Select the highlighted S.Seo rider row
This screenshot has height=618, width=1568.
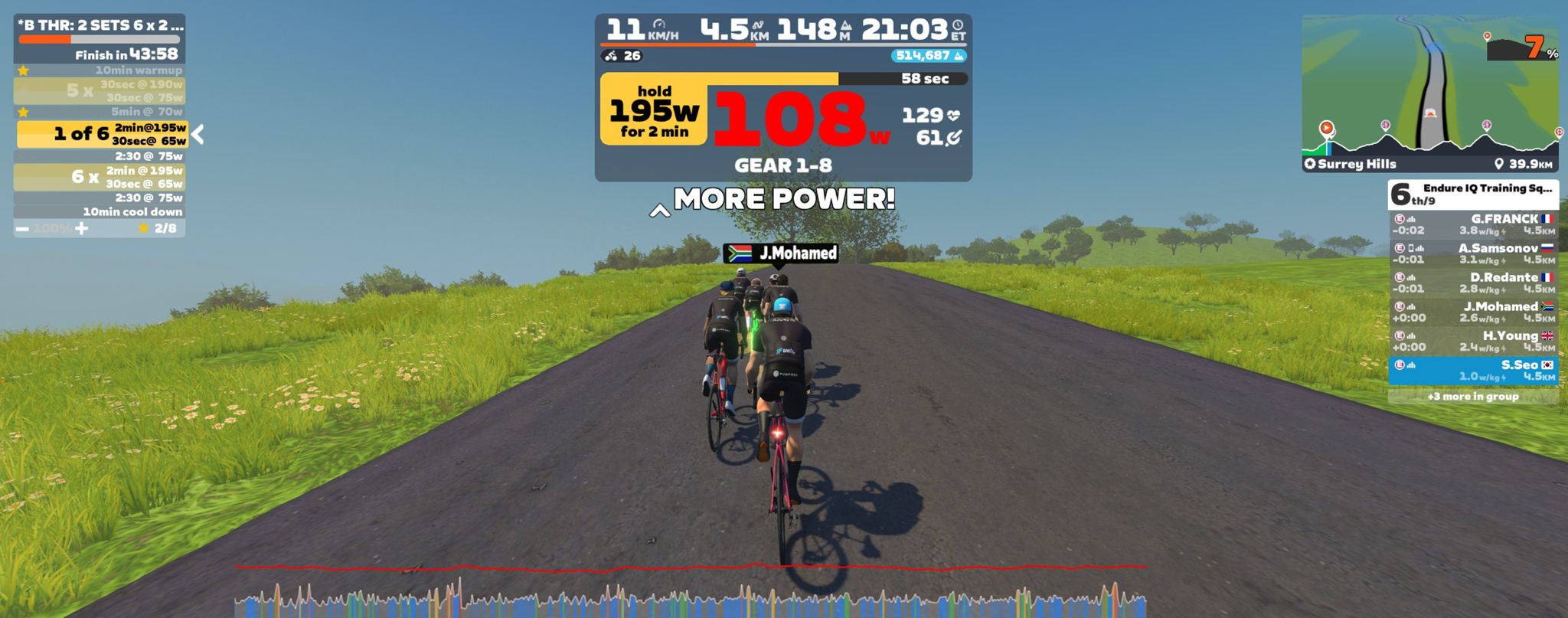tap(1473, 371)
